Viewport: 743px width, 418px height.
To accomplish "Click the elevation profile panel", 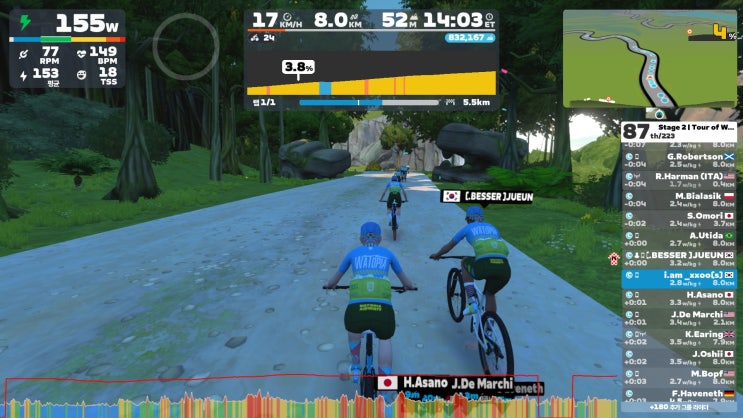I will point(370,73).
